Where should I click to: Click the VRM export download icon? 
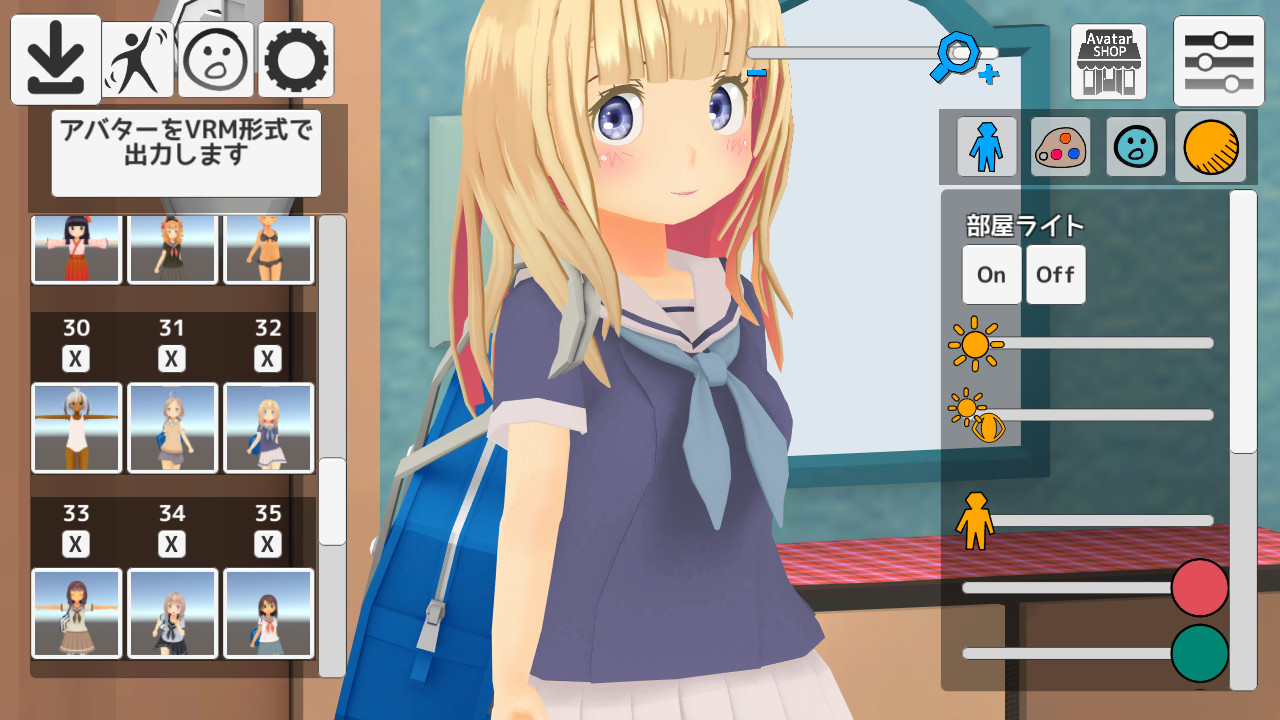pyautogui.click(x=54, y=57)
